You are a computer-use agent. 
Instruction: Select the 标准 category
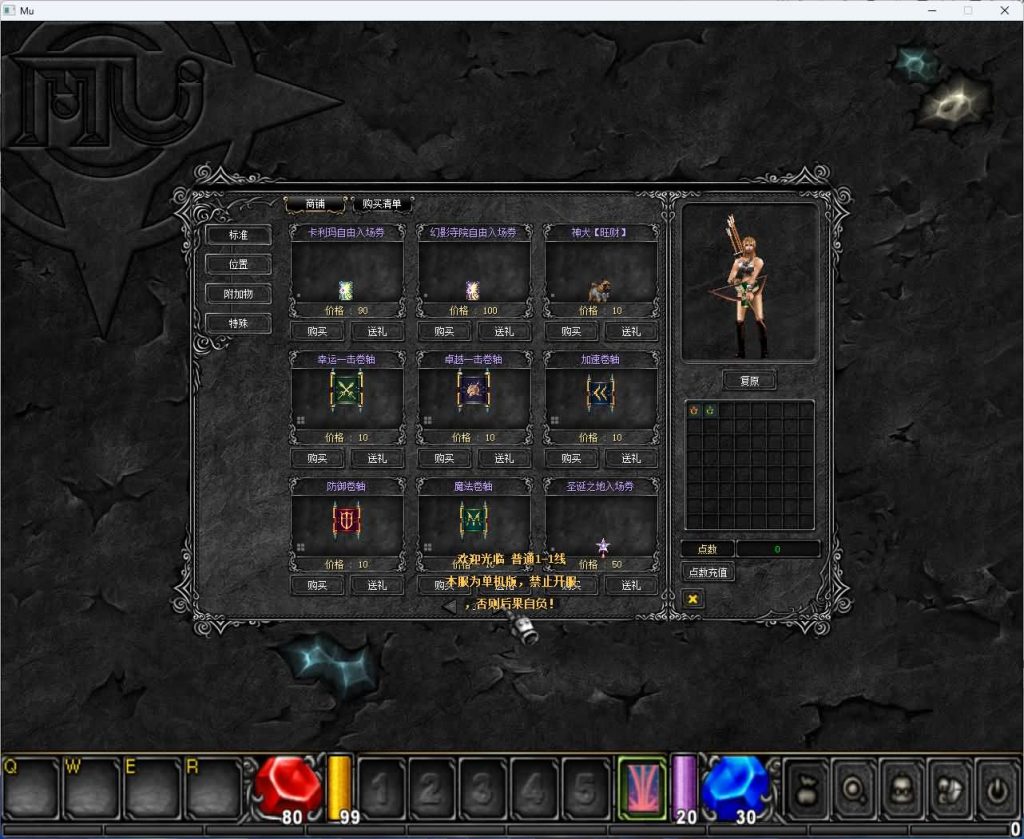(237, 235)
